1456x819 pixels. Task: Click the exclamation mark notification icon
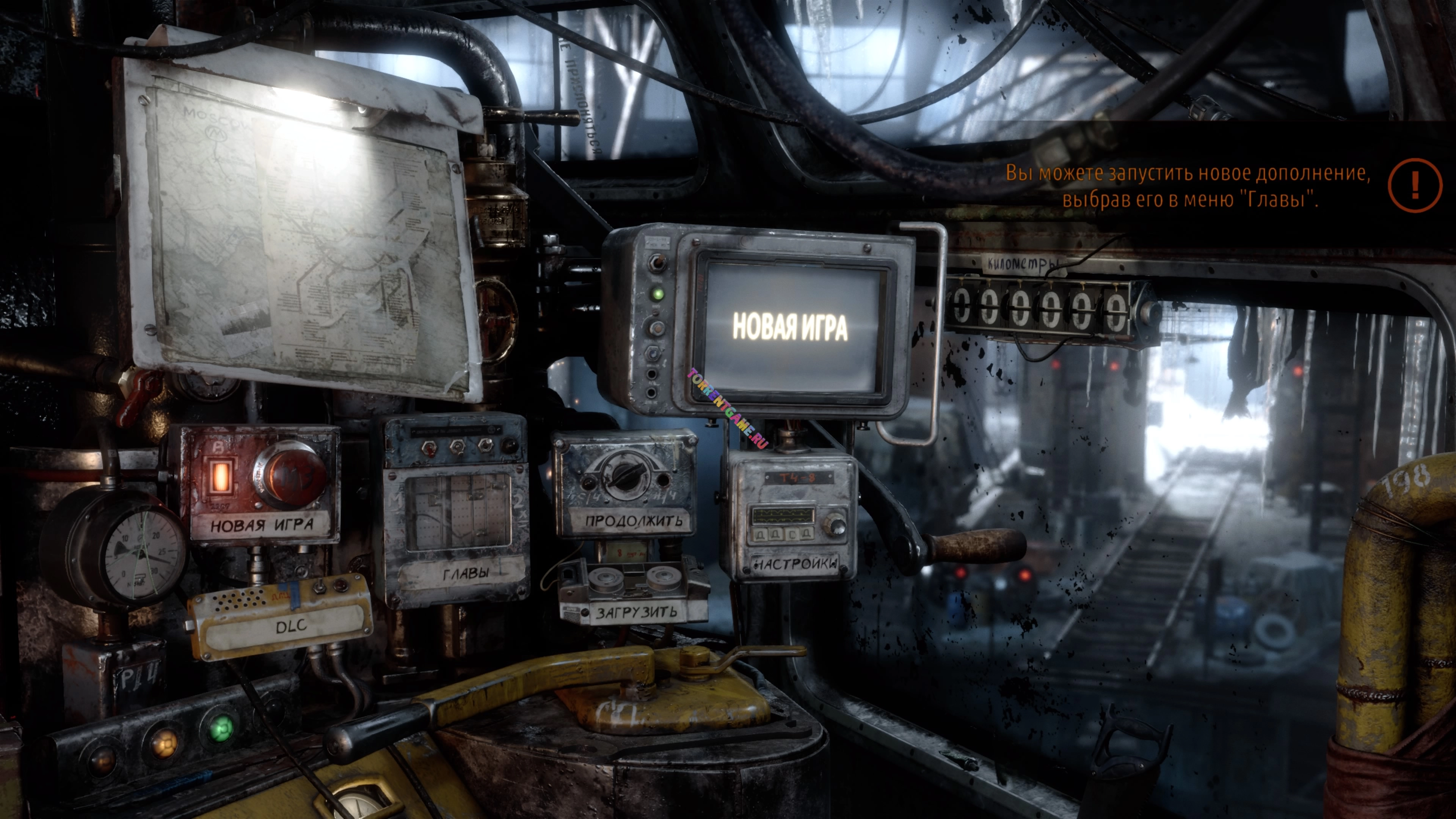coord(1414,185)
